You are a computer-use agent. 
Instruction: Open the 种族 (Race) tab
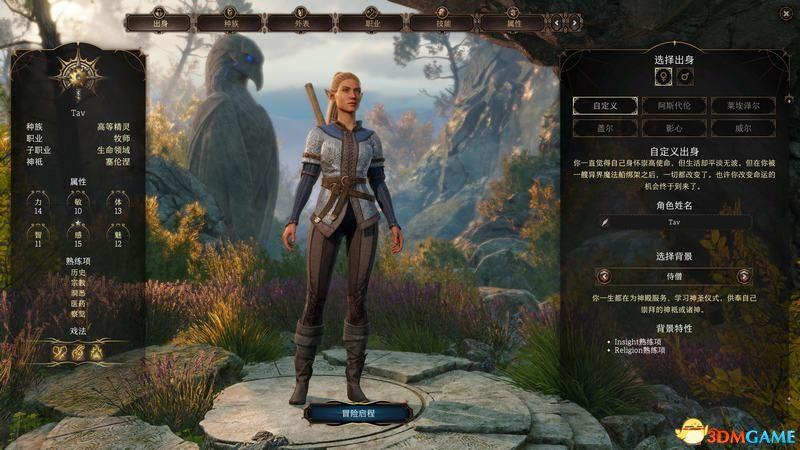pos(230,22)
